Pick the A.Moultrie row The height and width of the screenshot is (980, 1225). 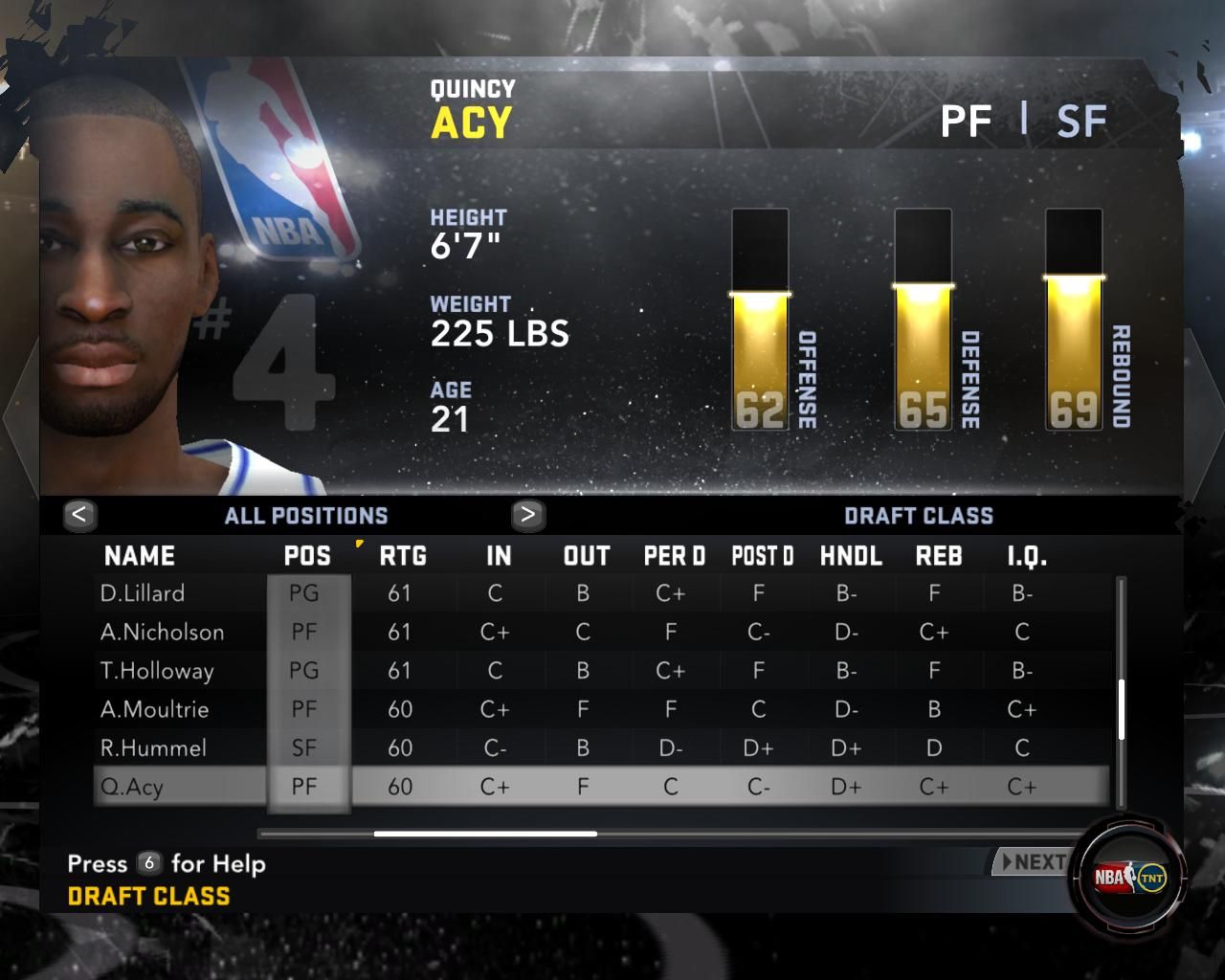pos(154,709)
